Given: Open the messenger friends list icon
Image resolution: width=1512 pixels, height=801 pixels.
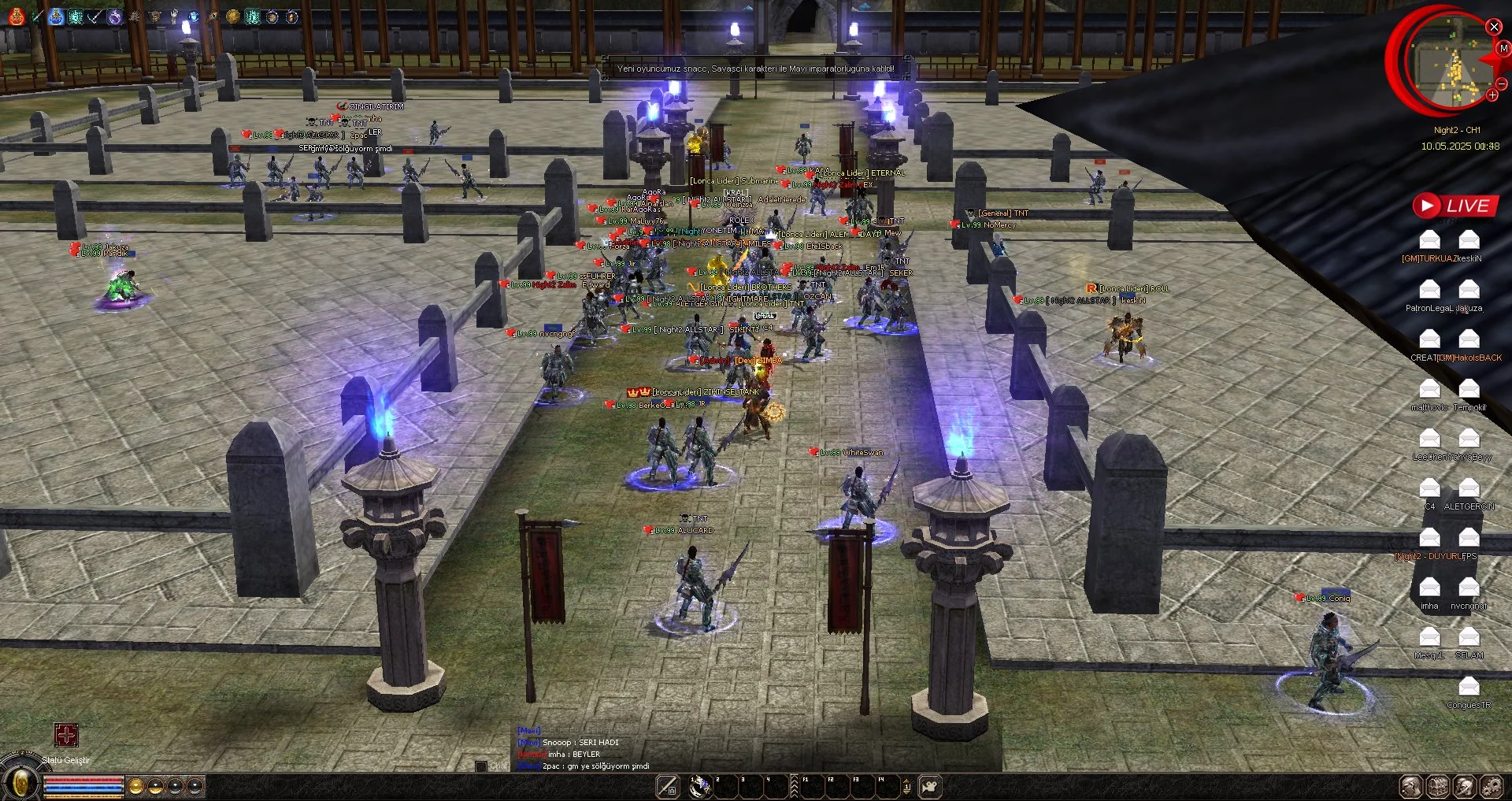Looking at the screenshot, I should coord(1465,786).
